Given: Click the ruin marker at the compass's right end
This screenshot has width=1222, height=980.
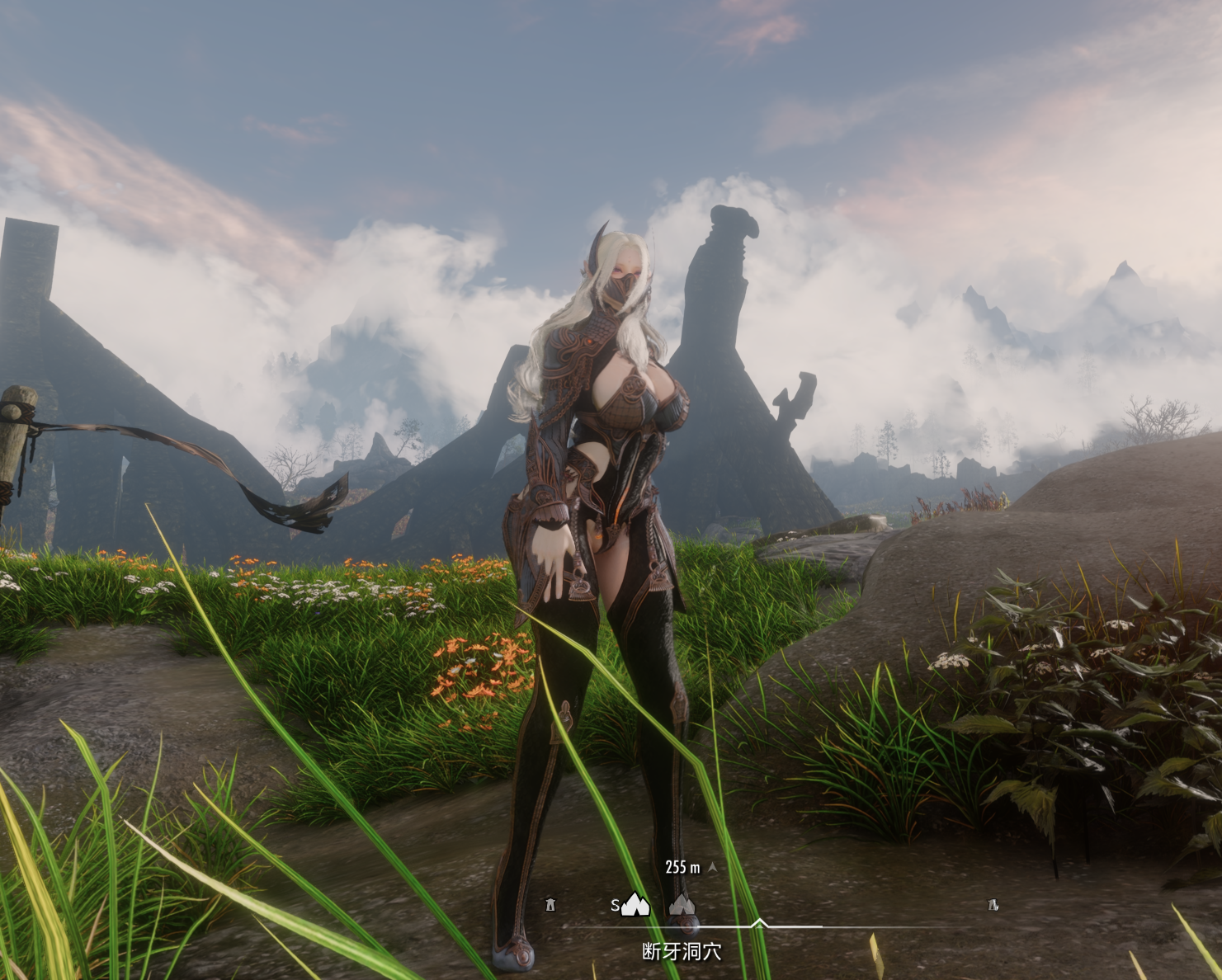Looking at the screenshot, I should (x=993, y=905).
